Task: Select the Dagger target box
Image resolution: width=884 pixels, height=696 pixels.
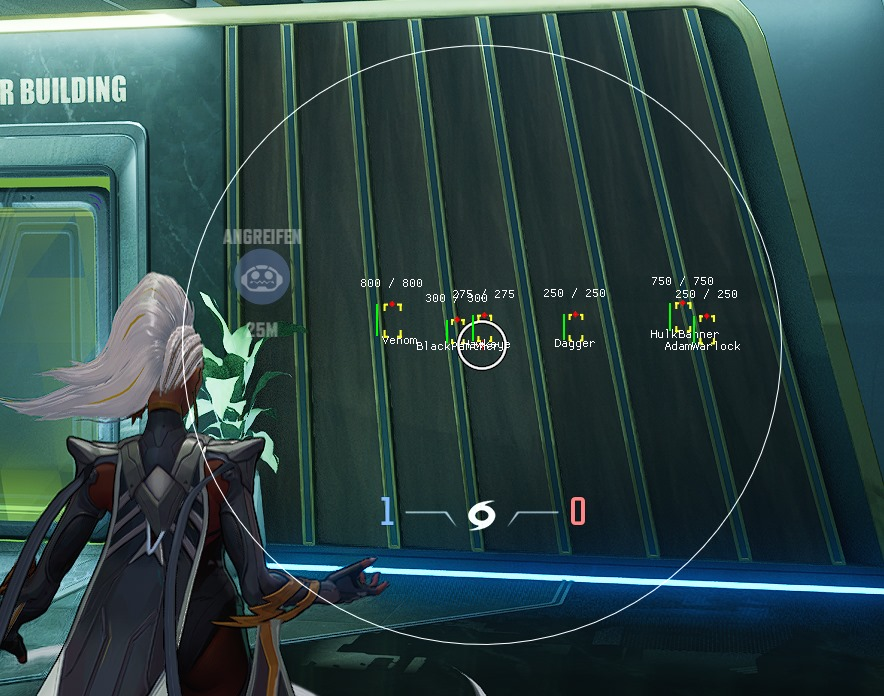Action: tap(574, 326)
